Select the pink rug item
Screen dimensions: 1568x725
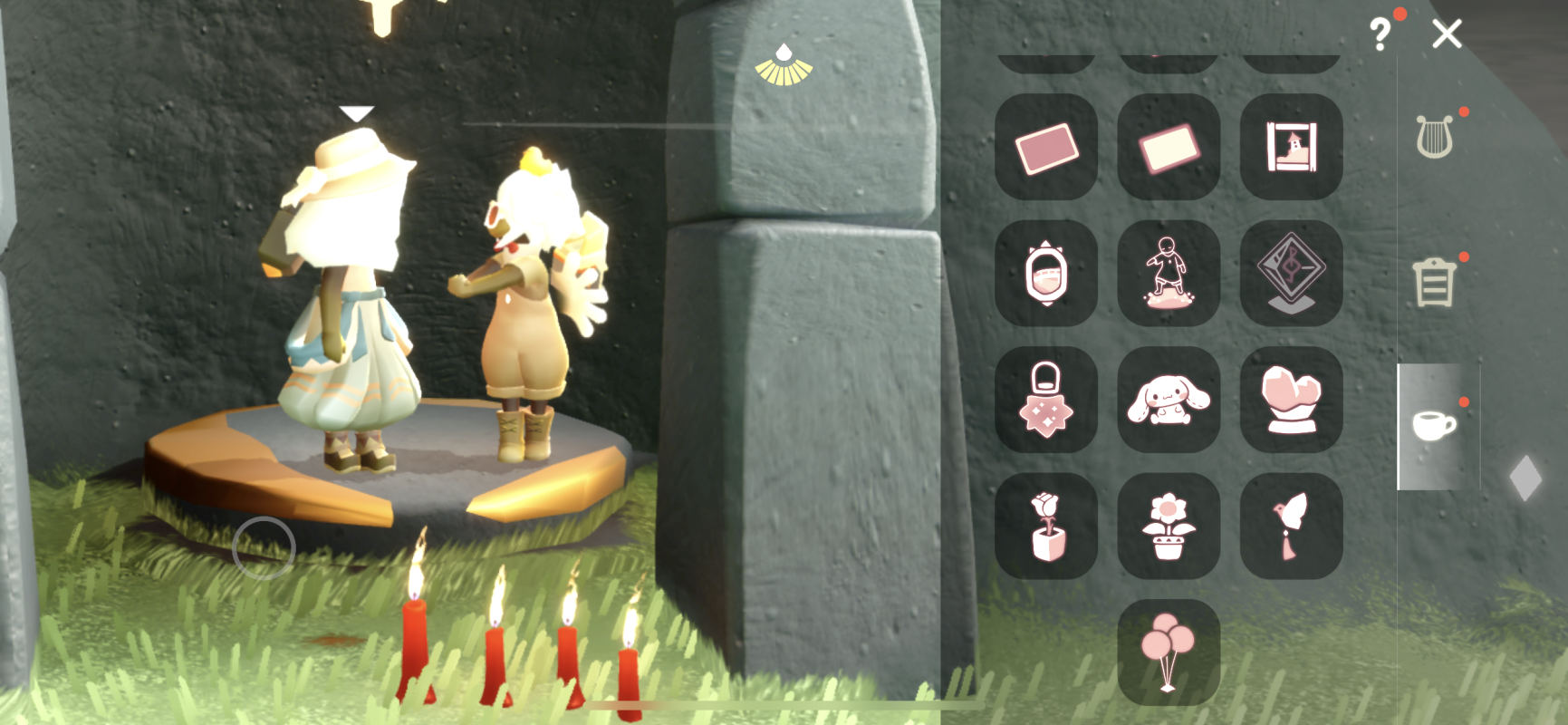tap(1046, 147)
